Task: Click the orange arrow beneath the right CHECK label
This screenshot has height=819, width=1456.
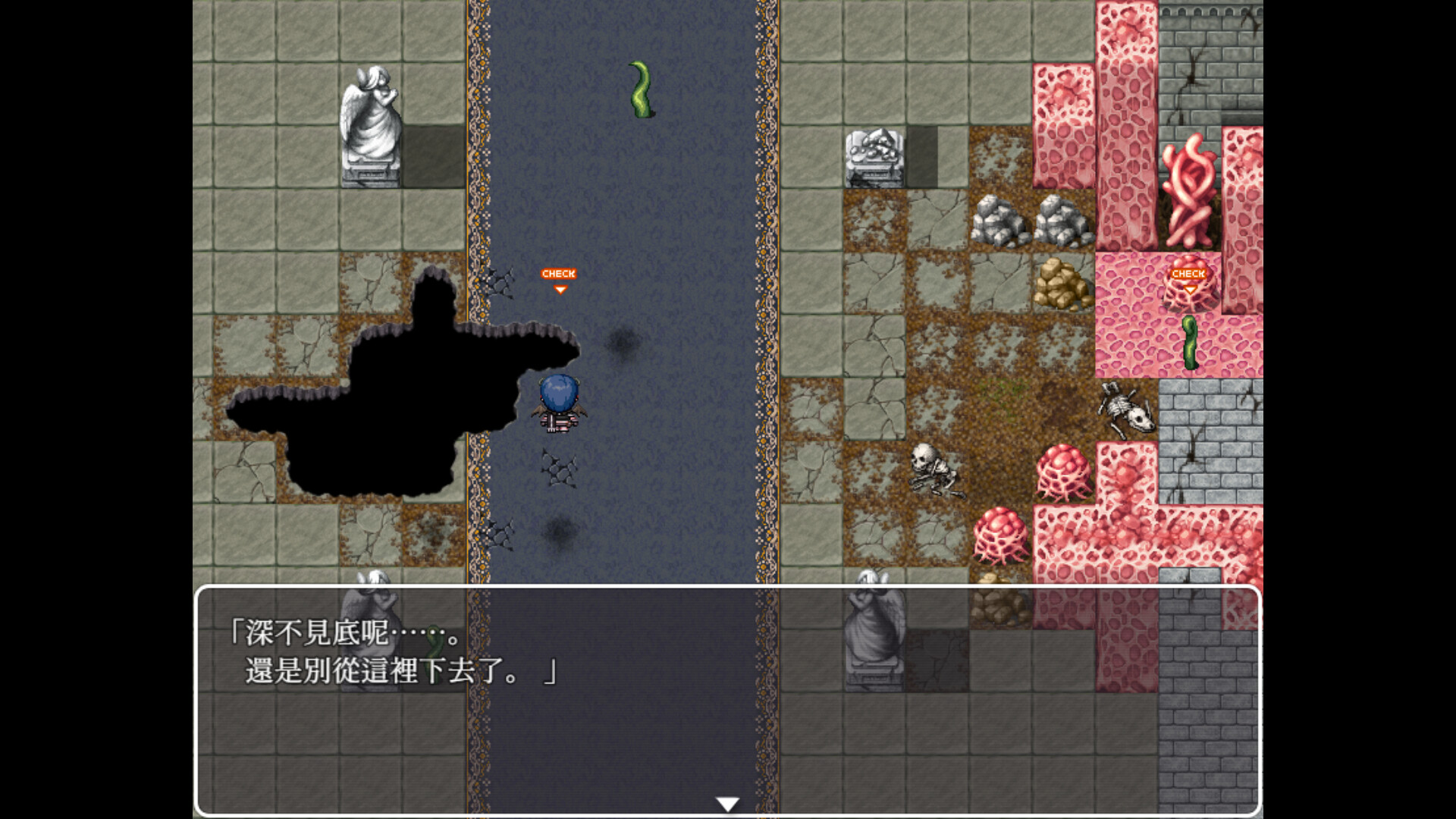Action: click(x=1188, y=288)
